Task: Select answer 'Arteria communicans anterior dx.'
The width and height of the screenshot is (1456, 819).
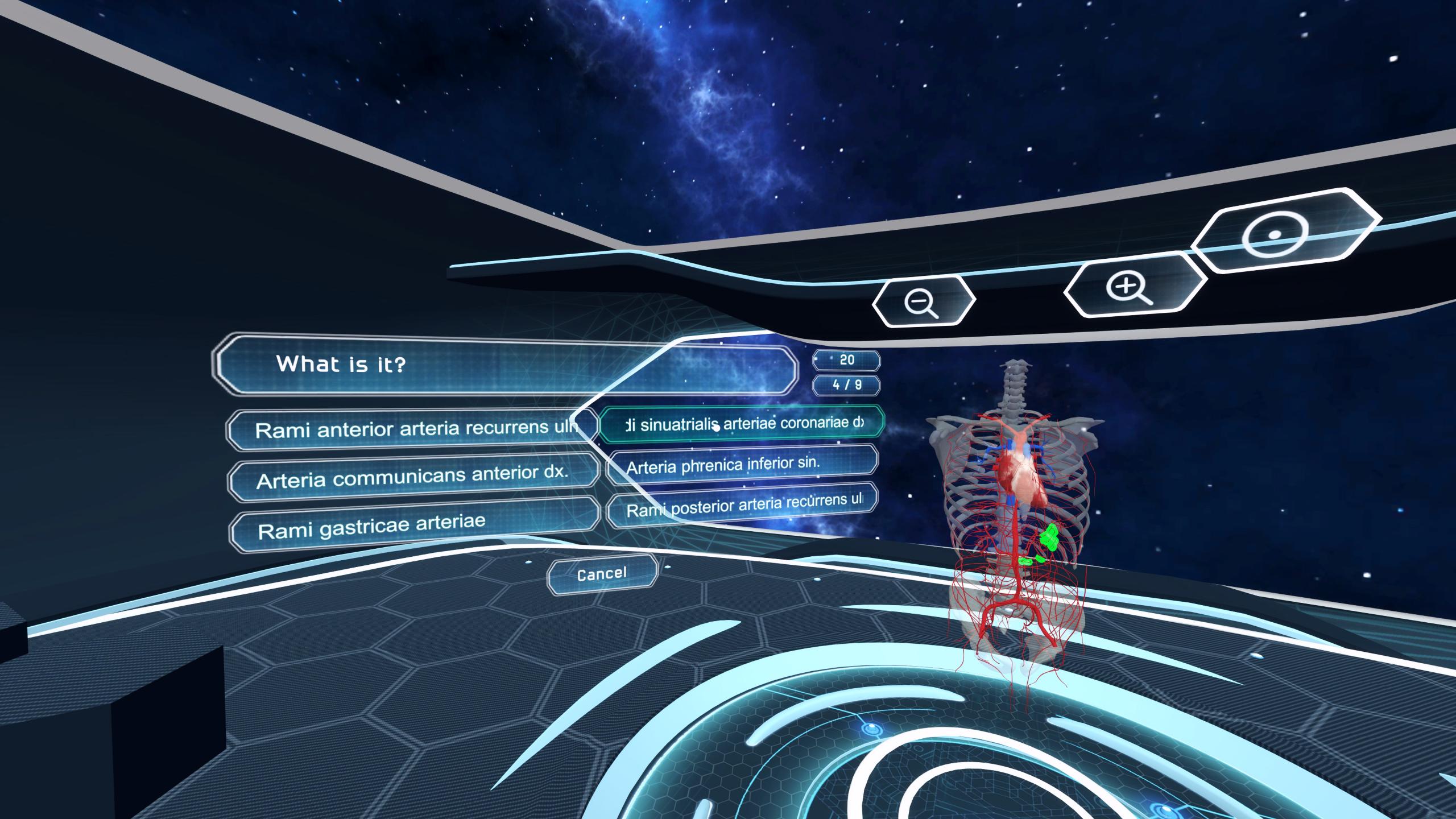Action: point(412,478)
